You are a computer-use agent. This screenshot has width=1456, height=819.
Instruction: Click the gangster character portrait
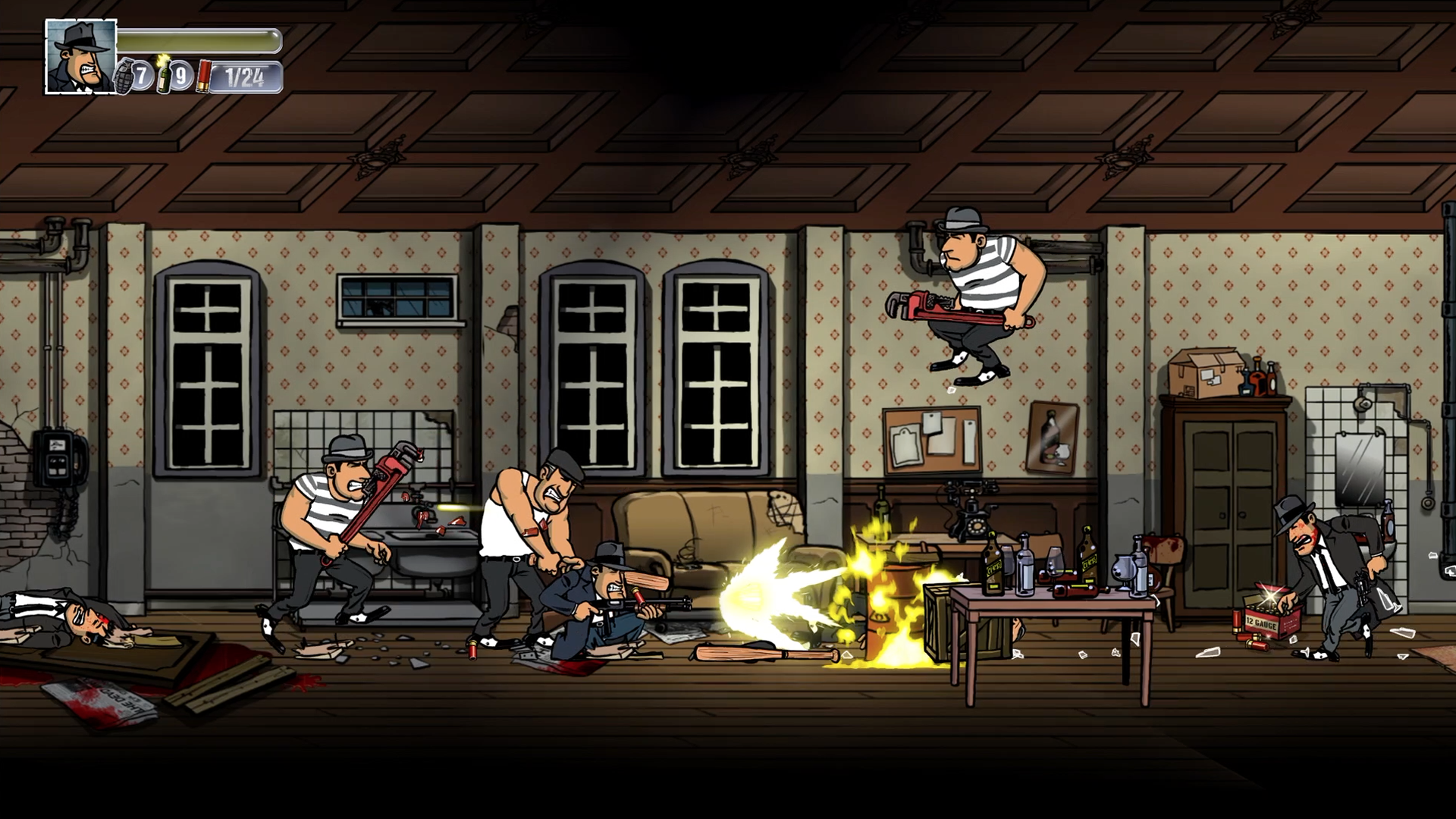[x=80, y=57]
